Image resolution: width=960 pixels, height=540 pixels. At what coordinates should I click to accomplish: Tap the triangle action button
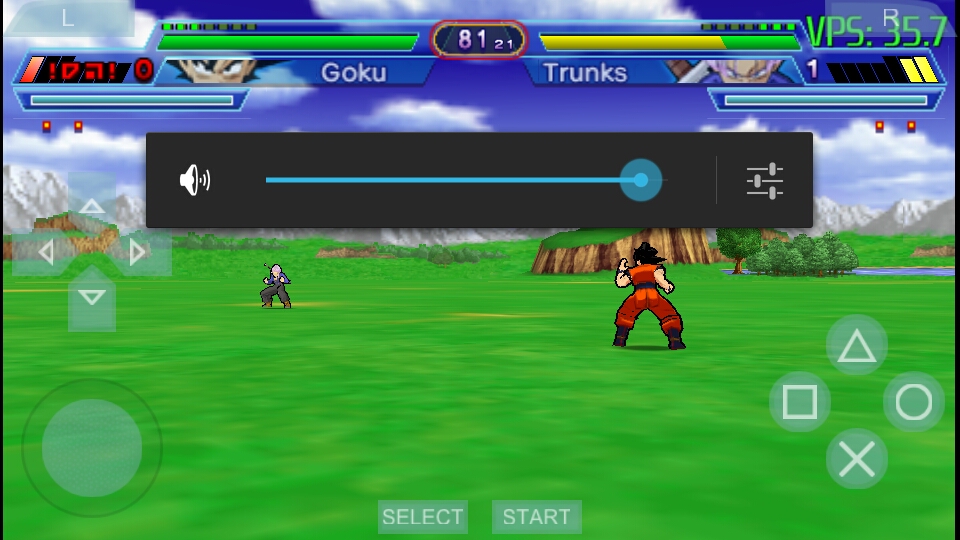(x=856, y=346)
